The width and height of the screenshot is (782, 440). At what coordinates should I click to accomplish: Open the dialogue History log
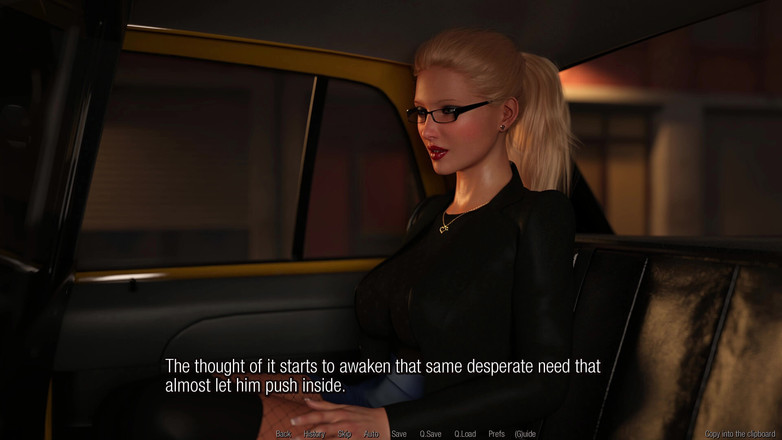[314, 434]
